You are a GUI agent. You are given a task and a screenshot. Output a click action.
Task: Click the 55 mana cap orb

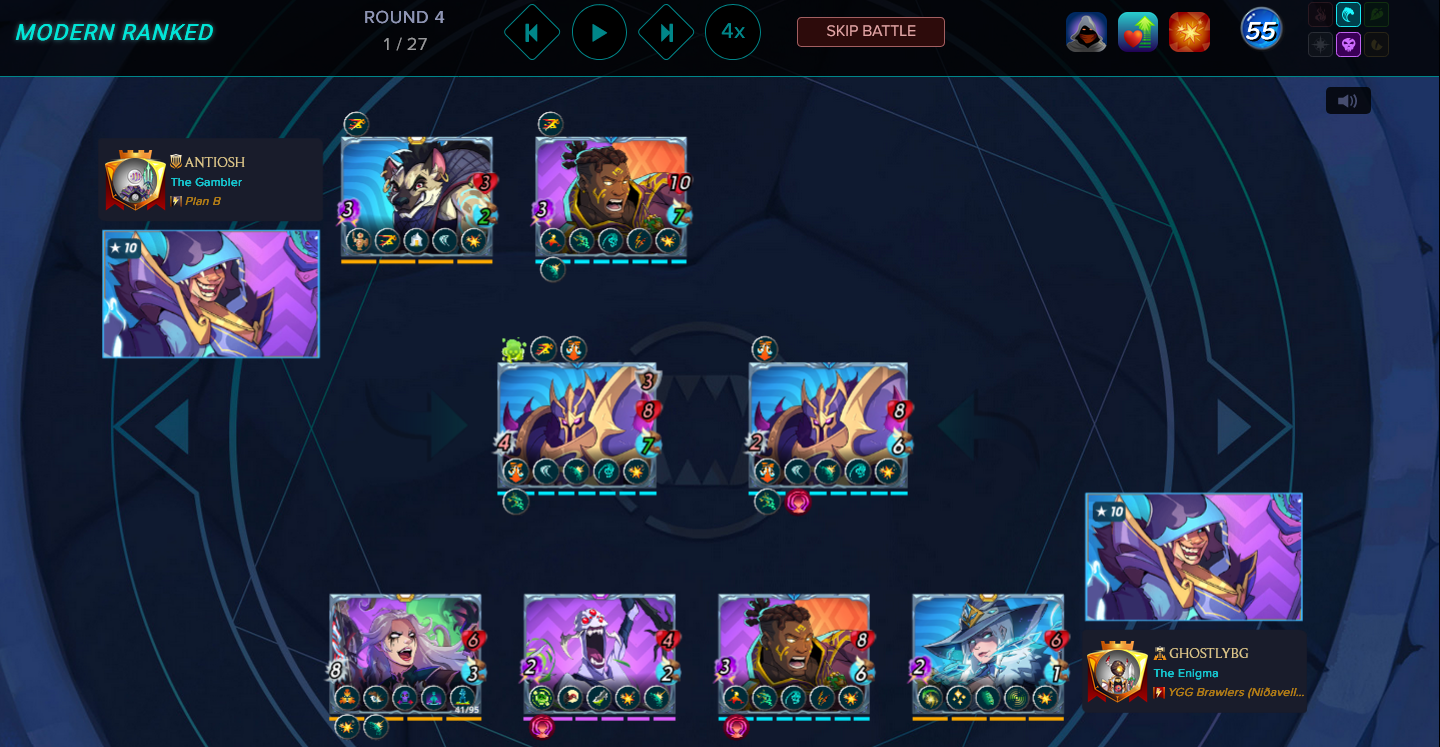[x=1261, y=31]
